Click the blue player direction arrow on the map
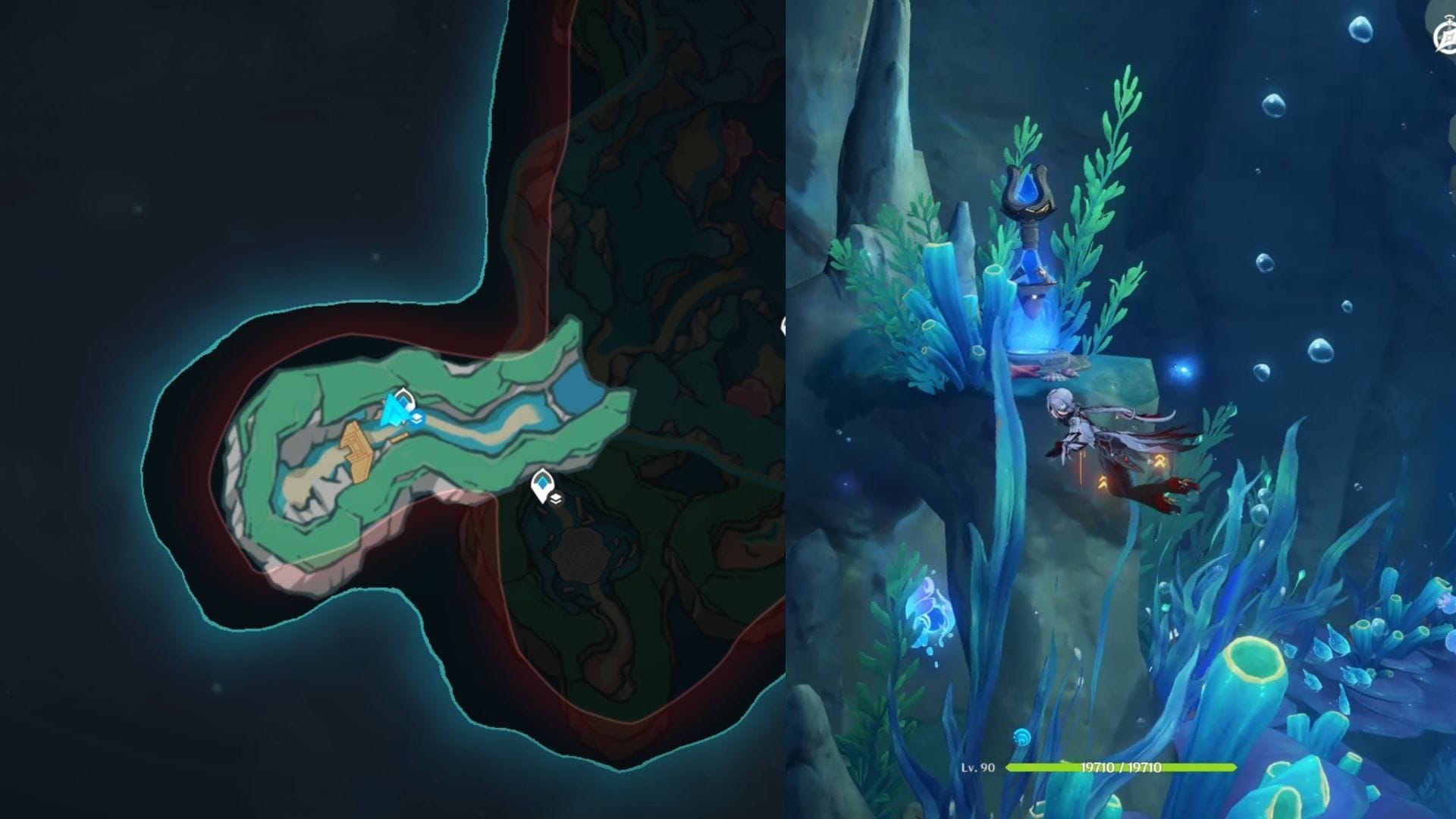 392,409
